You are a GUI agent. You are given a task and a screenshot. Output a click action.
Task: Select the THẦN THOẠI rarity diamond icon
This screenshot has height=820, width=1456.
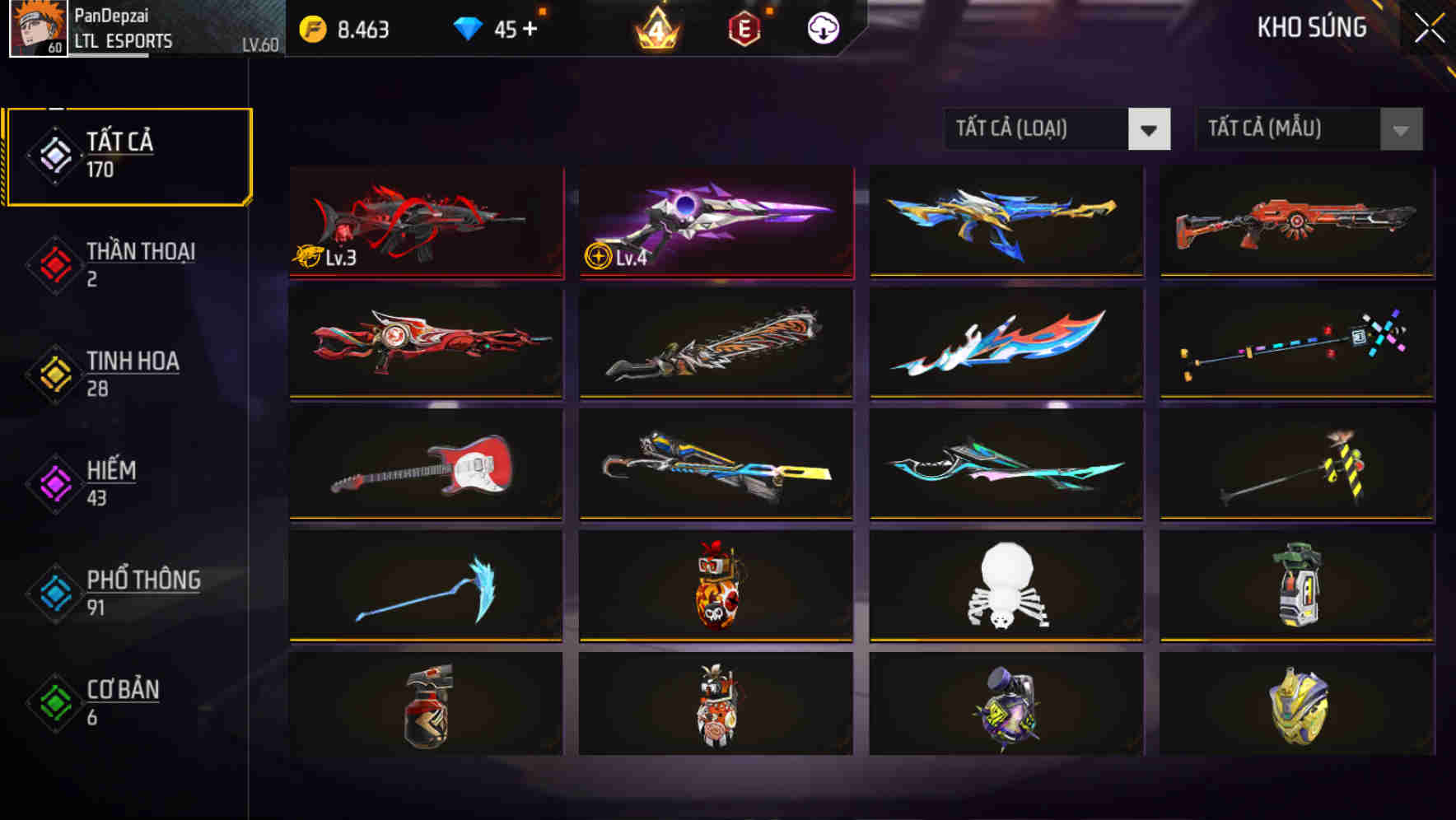click(x=54, y=263)
